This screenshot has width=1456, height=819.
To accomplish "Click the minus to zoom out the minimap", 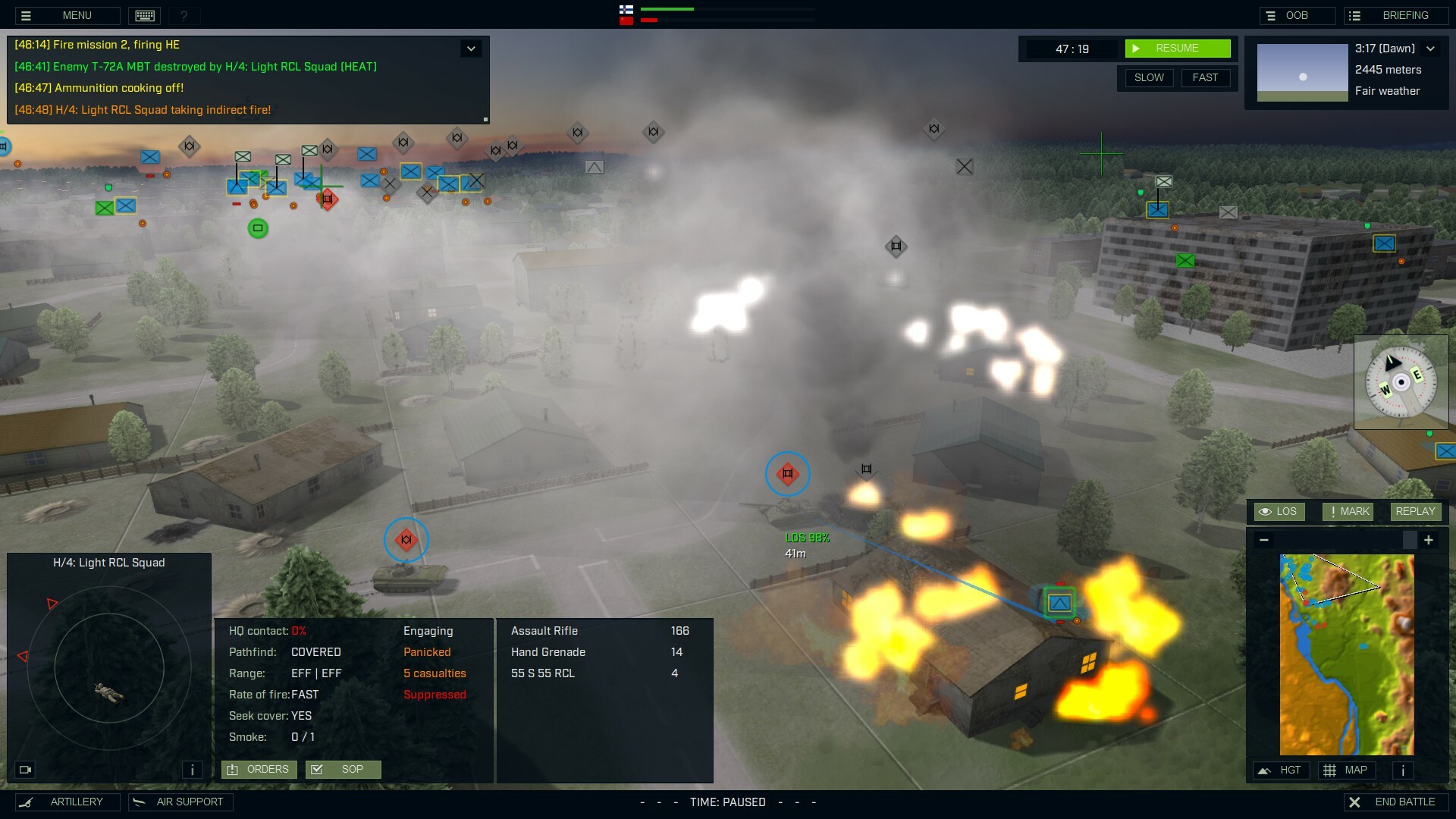I will point(1264,540).
